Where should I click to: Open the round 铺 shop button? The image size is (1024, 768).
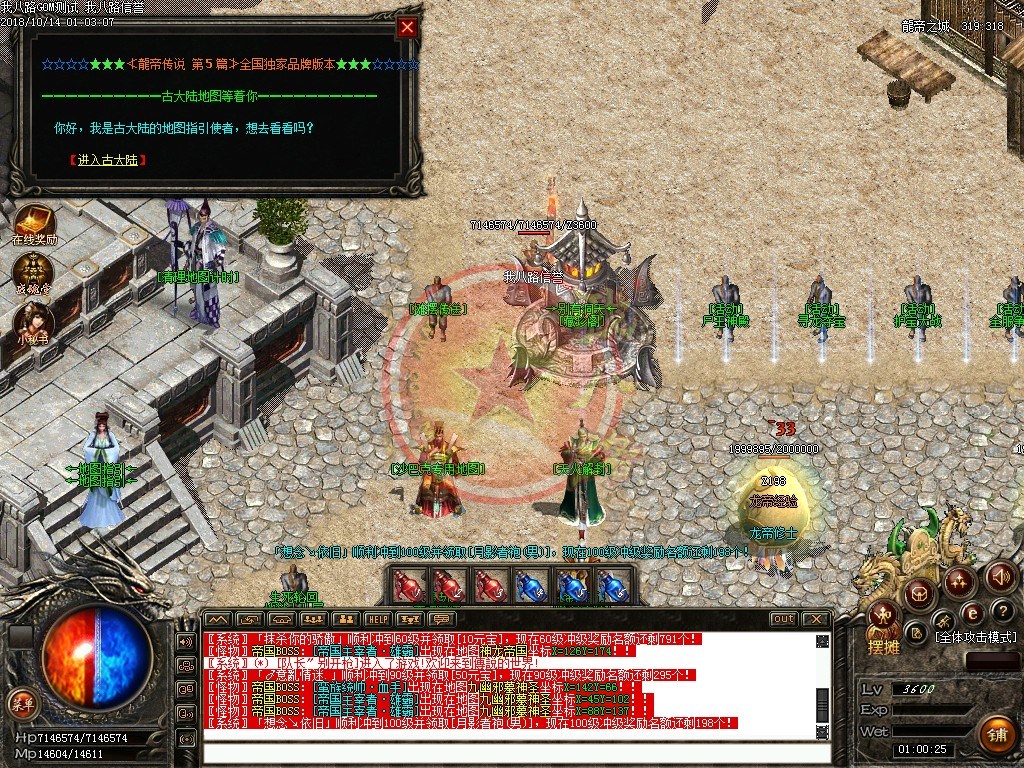[x=996, y=735]
